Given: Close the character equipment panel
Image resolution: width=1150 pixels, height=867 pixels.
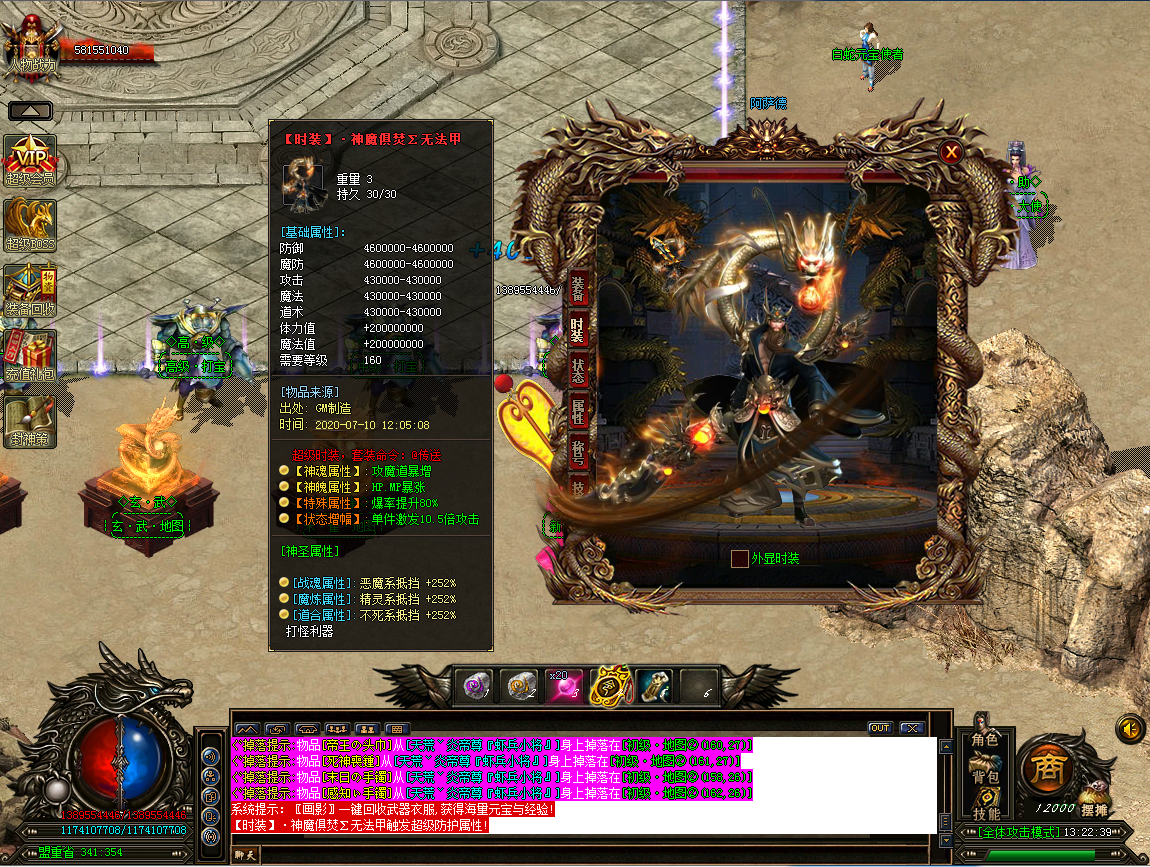Looking at the screenshot, I should 951,152.
